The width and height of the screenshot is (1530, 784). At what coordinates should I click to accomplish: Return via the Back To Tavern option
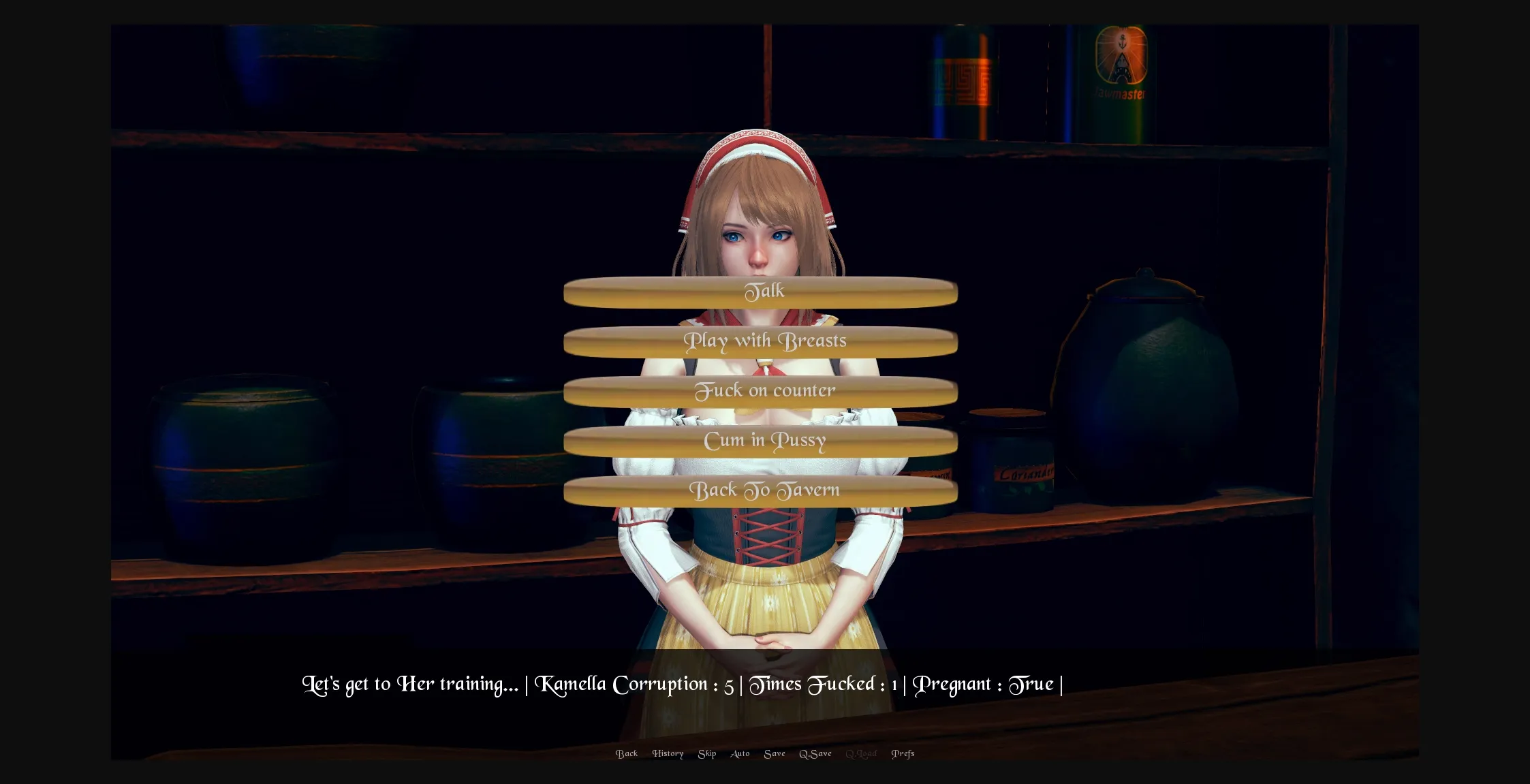click(x=764, y=490)
